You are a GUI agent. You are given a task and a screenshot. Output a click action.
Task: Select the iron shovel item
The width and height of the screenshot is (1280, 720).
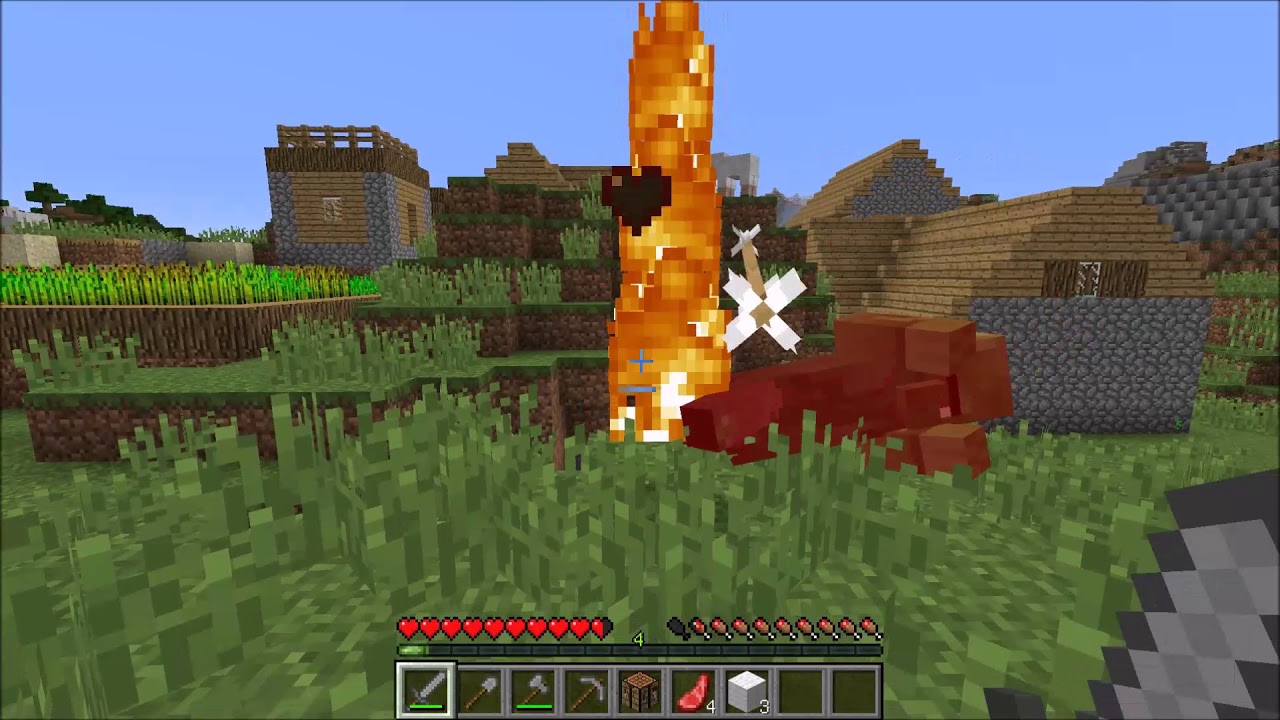tap(481, 687)
